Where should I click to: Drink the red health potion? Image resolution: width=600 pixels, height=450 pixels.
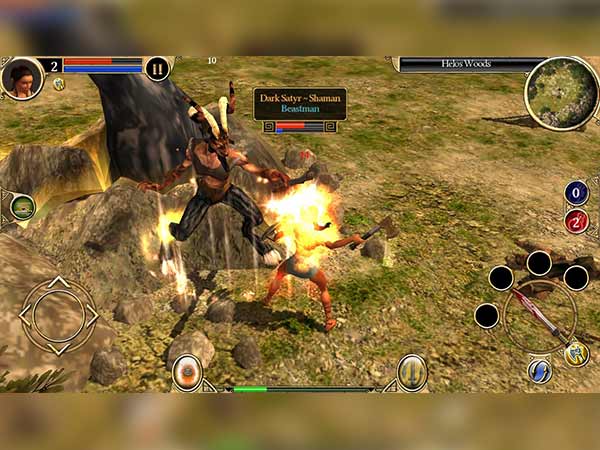576,221
